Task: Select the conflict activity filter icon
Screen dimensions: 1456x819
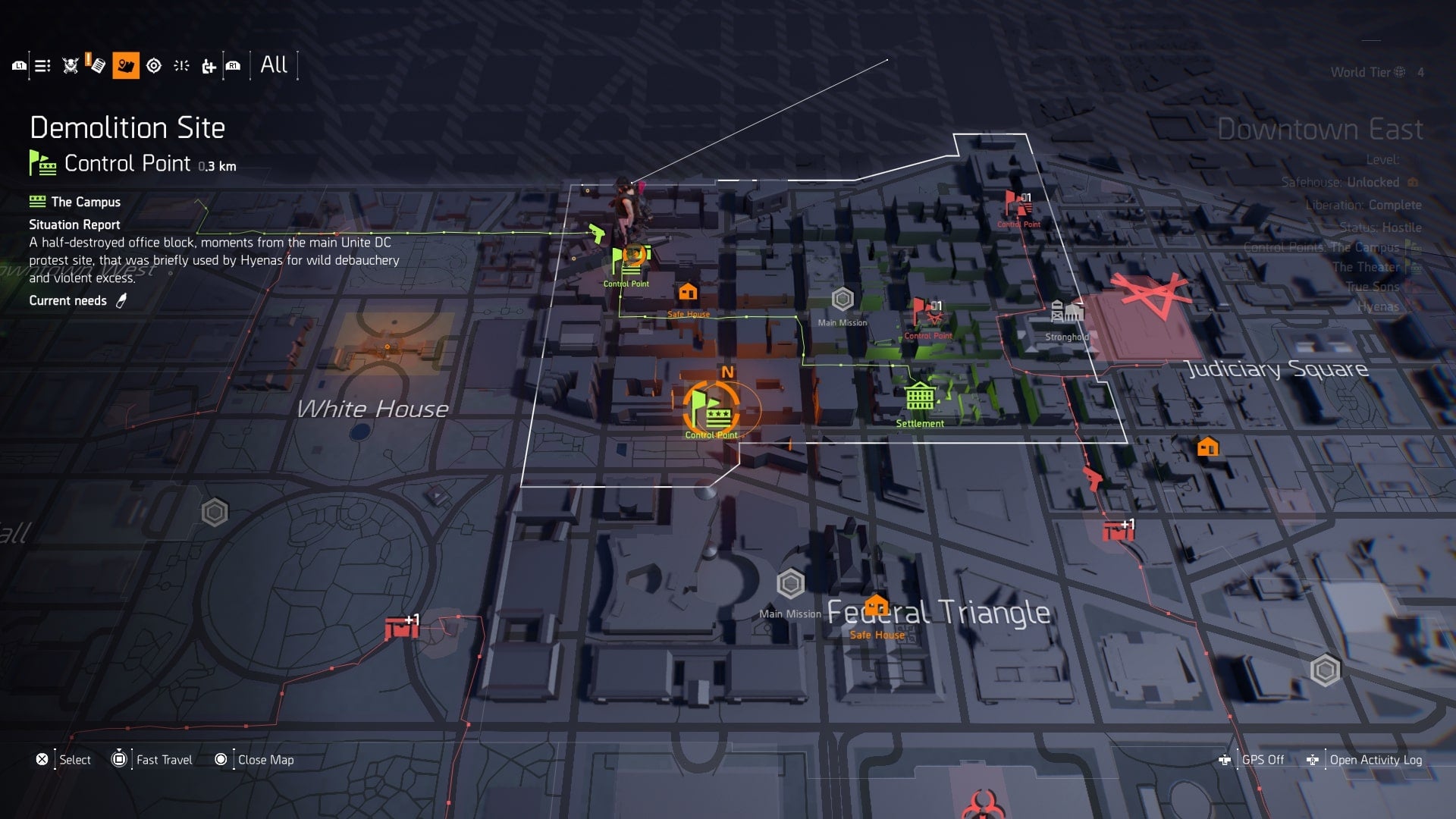Action: (180, 66)
